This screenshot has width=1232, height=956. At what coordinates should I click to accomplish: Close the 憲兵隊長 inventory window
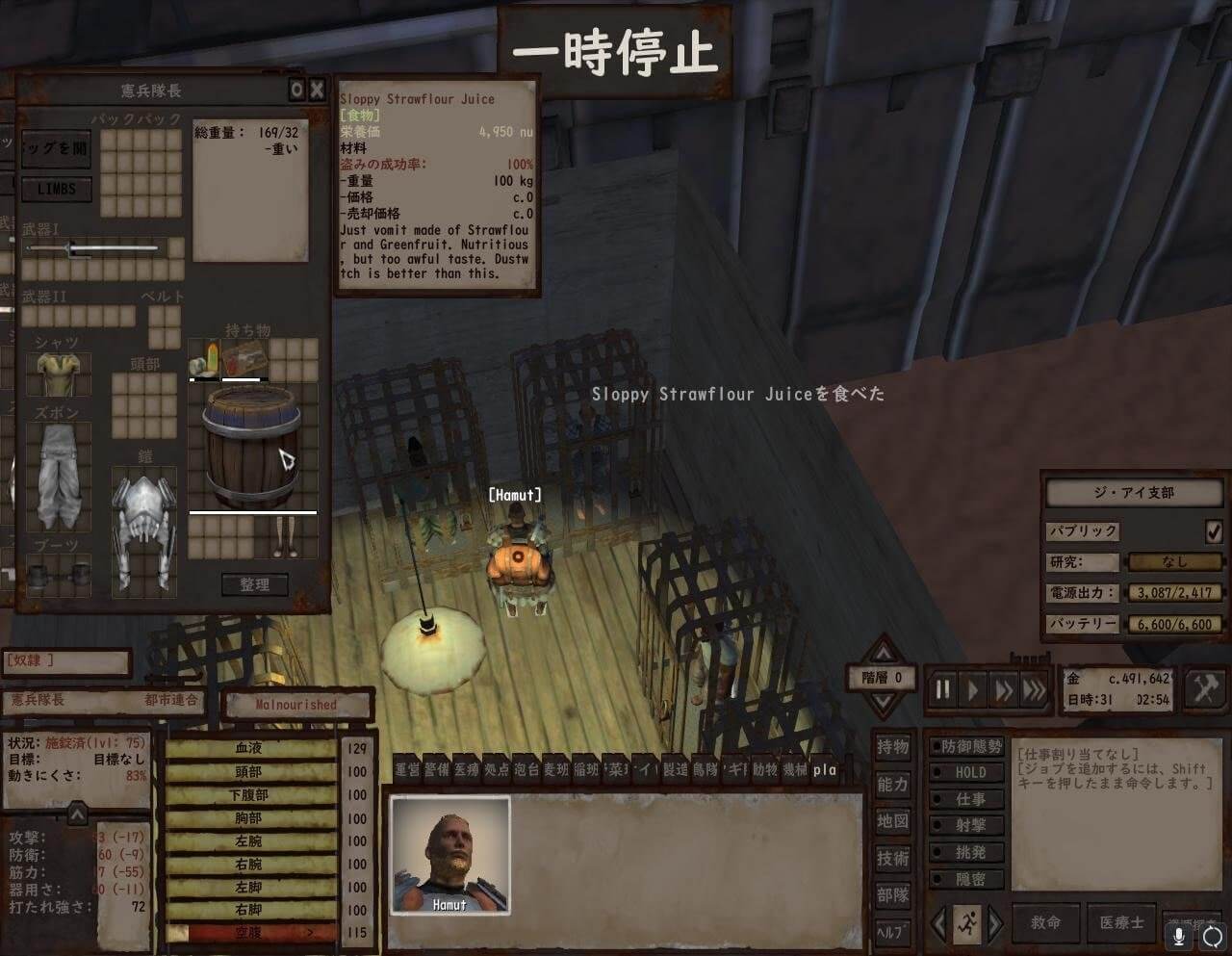[317, 90]
